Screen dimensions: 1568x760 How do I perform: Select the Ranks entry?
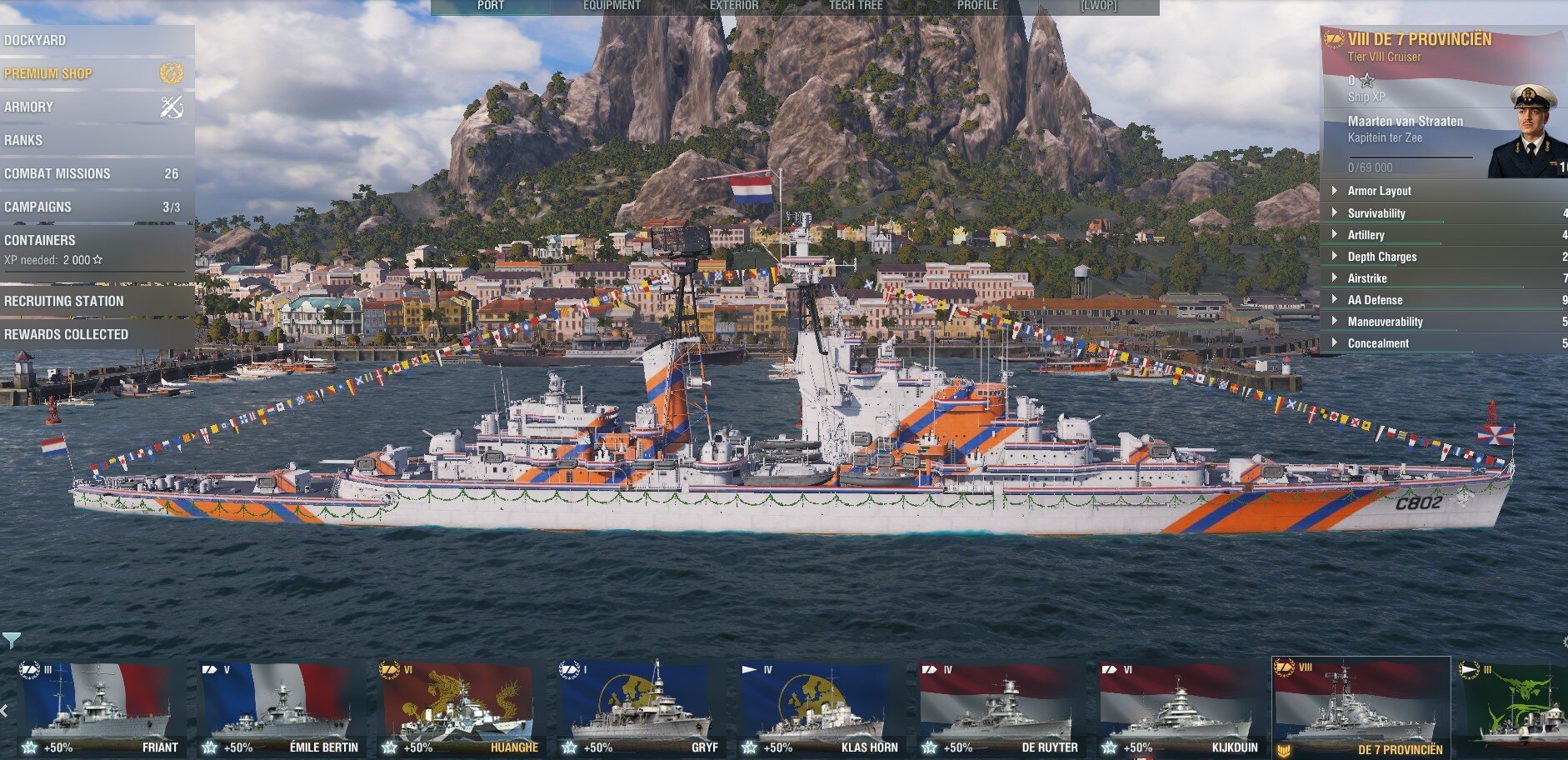point(23,140)
